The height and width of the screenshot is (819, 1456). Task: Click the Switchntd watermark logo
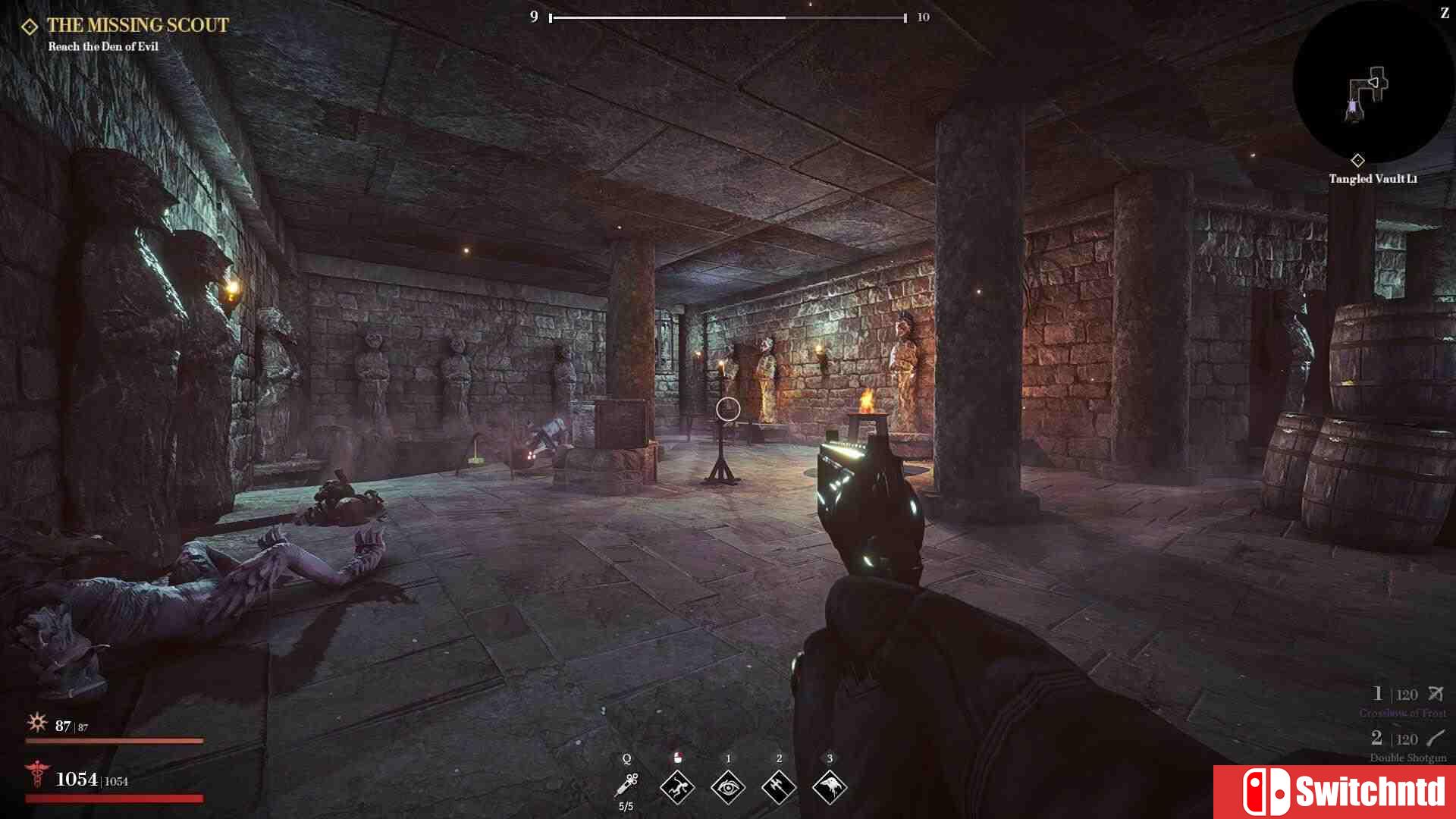1335,792
